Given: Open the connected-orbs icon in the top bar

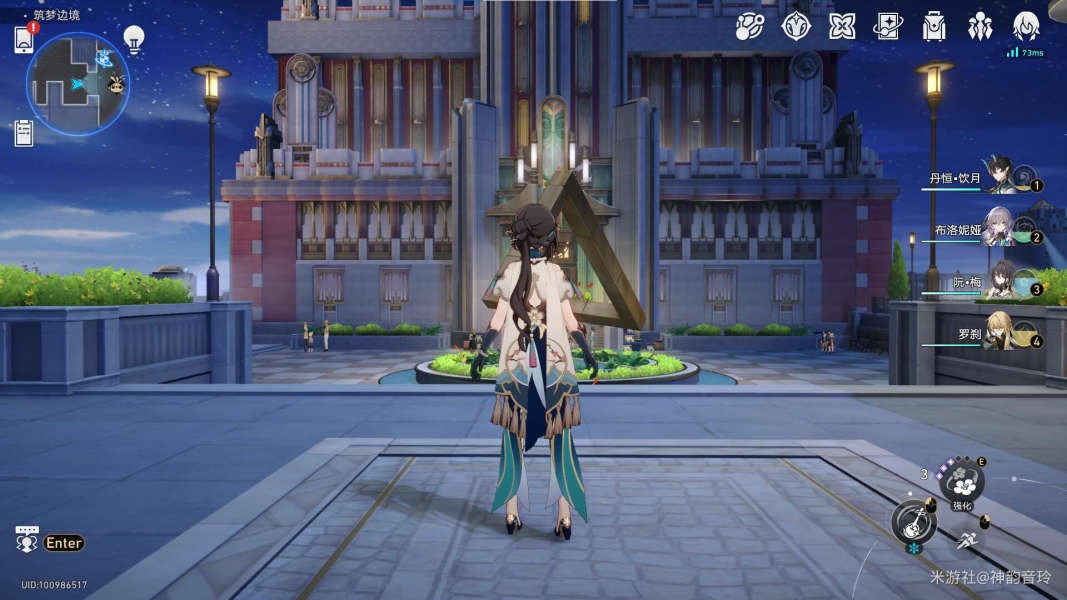Looking at the screenshot, I should point(749,26).
